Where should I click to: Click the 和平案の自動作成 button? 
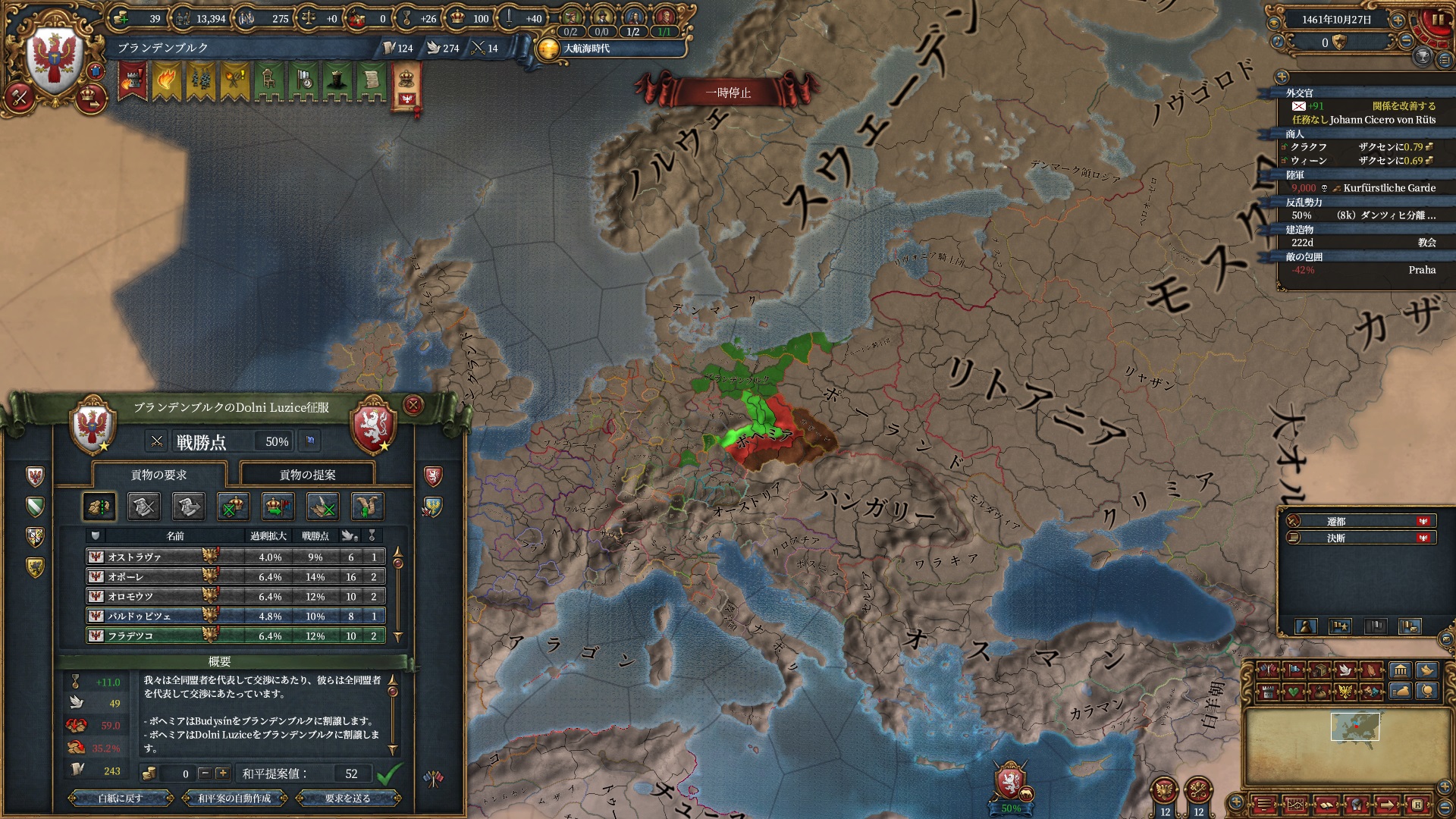(234, 798)
